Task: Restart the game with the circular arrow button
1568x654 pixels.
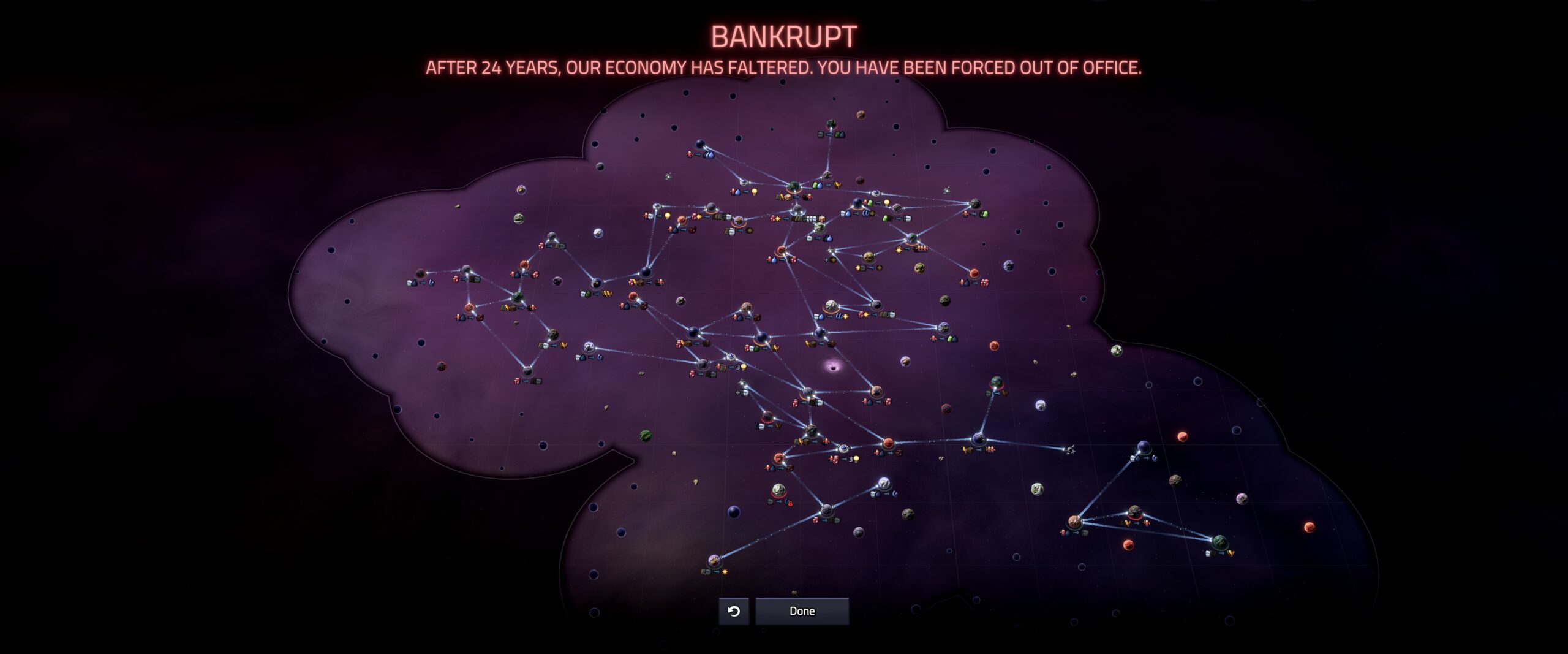Action: (x=734, y=611)
